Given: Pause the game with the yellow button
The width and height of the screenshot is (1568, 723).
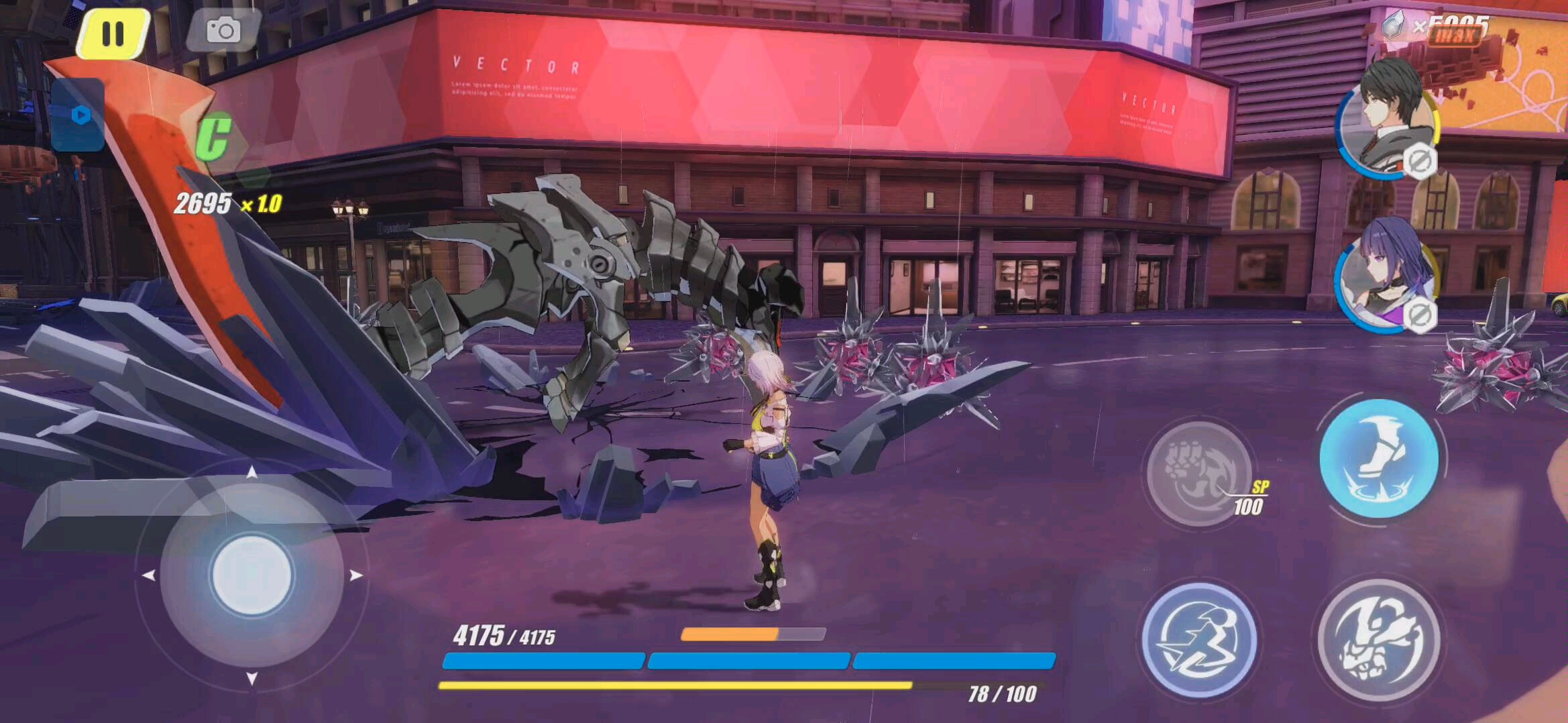Looking at the screenshot, I should (113, 33).
